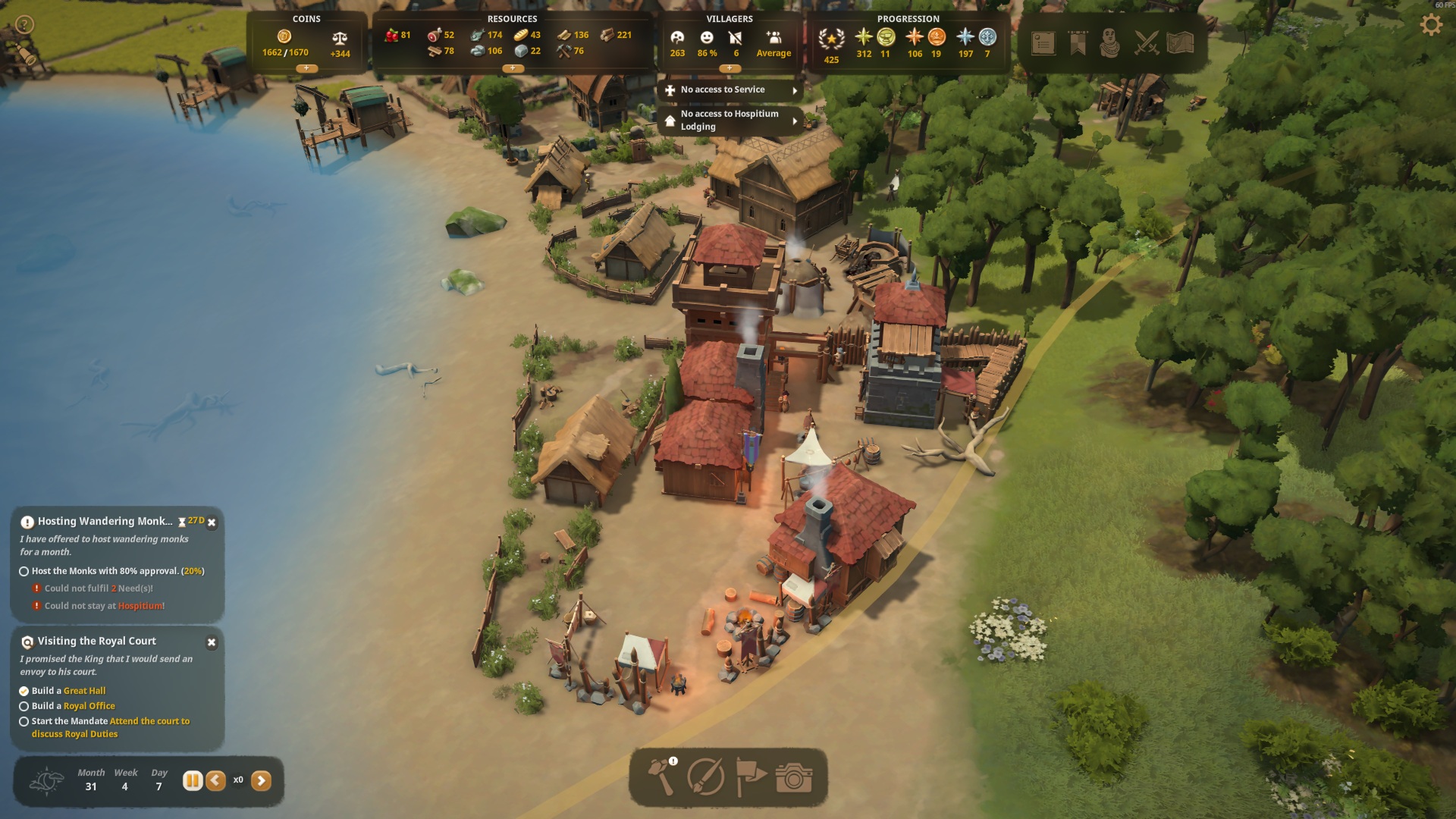Close the Hosting Wandering Monks quest
Image resolution: width=1456 pixels, height=819 pixels.
[x=212, y=522]
